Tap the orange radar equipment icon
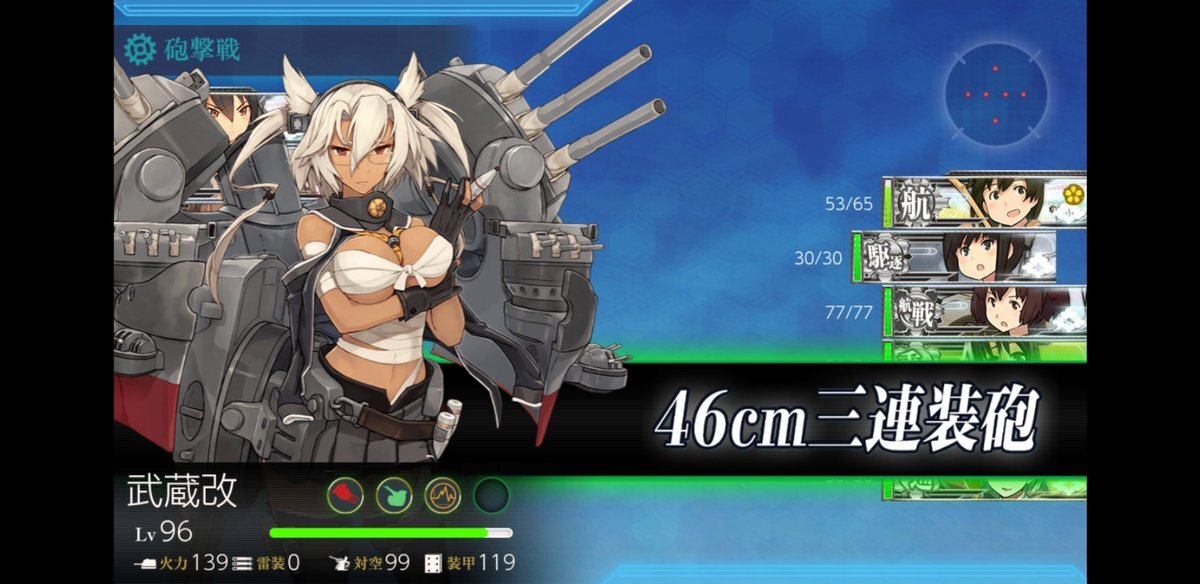This screenshot has height=584, width=1200. (442, 495)
